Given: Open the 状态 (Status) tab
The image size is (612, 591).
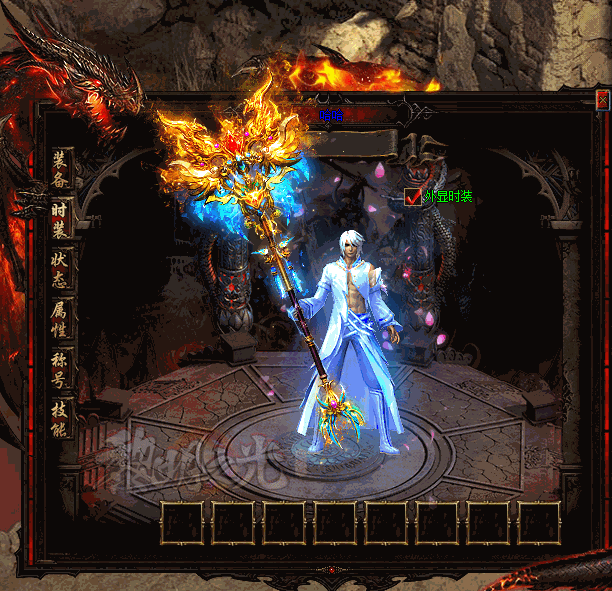Looking at the screenshot, I should click(60, 268).
